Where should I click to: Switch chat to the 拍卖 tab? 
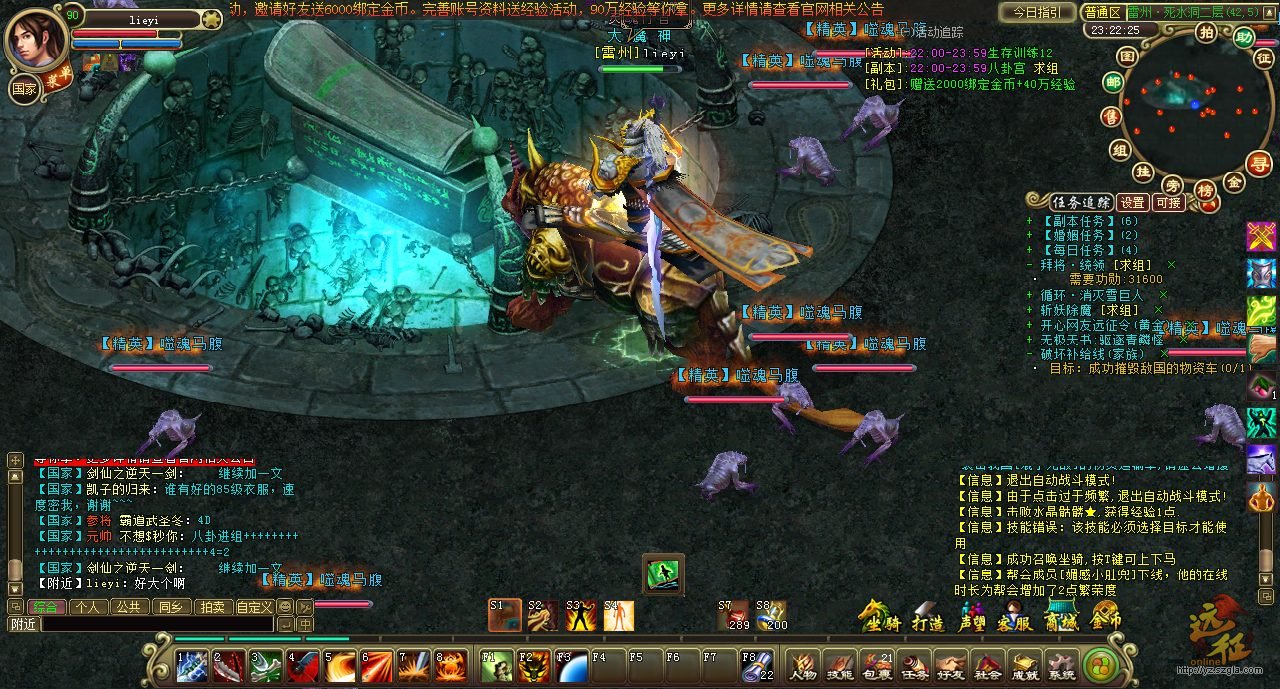[211, 607]
